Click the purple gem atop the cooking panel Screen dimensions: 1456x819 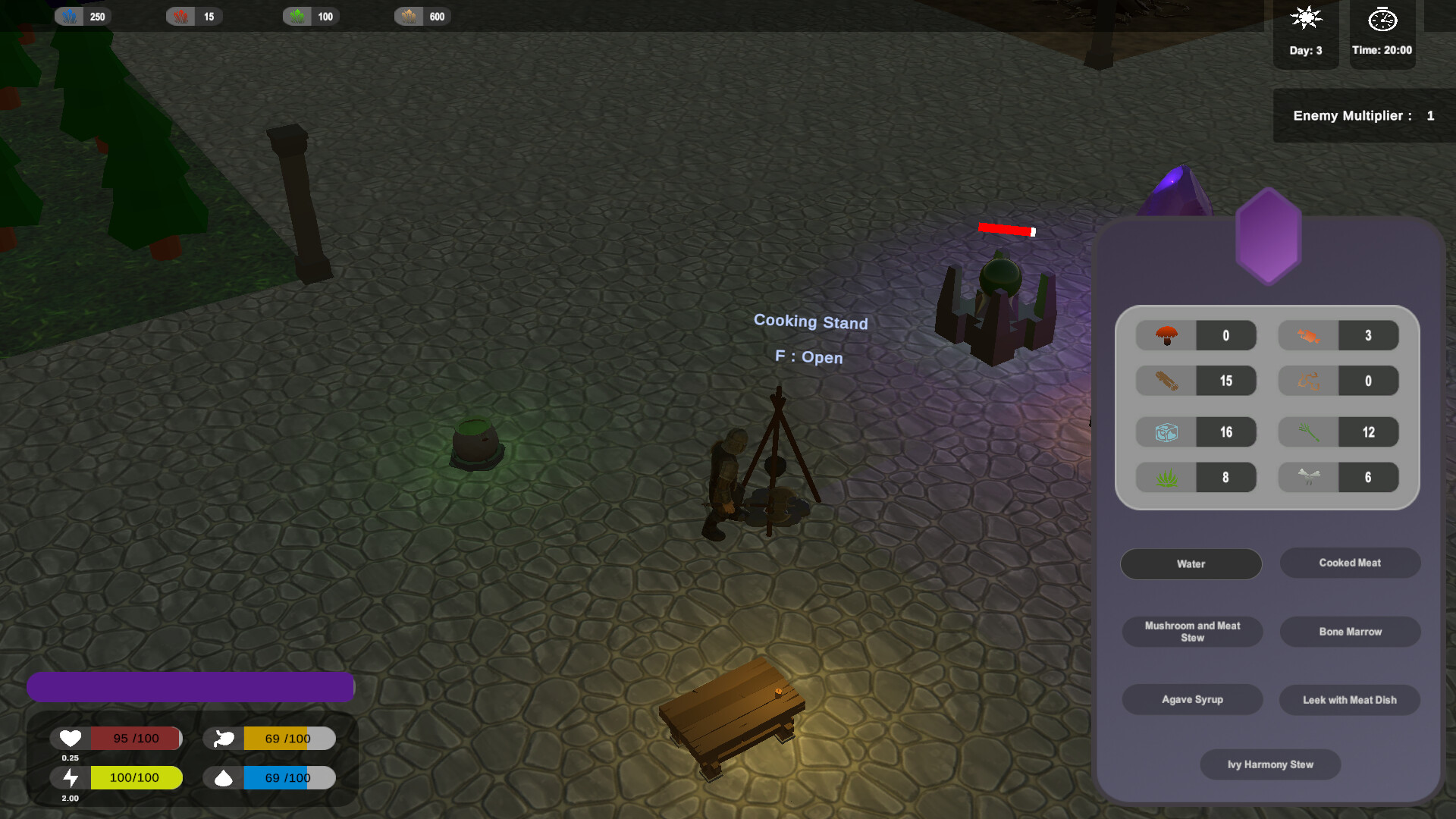[1268, 239]
